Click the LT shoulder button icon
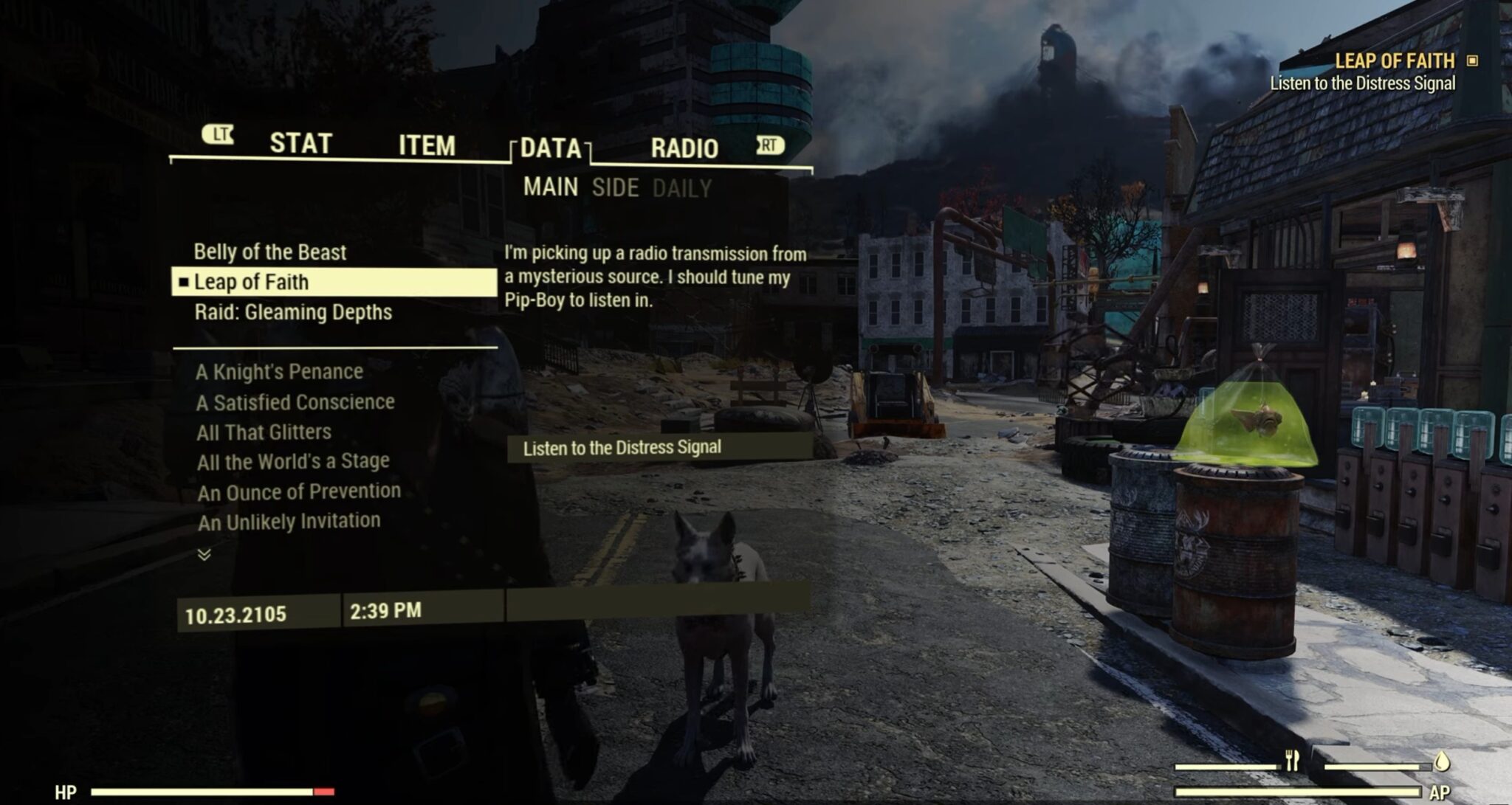The width and height of the screenshot is (1512, 805). pyautogui.click(x=218, y=137)
